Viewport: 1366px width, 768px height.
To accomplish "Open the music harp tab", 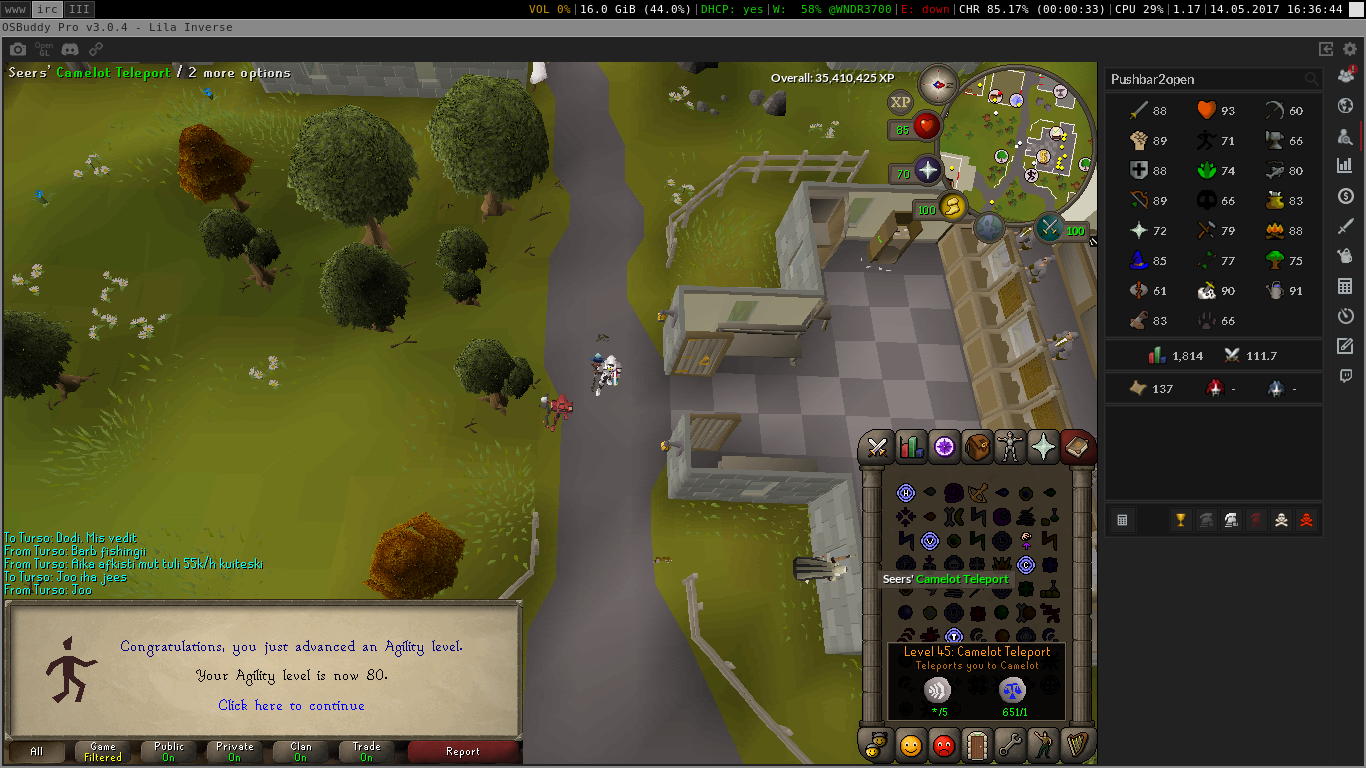I will tap(1077, 745).
